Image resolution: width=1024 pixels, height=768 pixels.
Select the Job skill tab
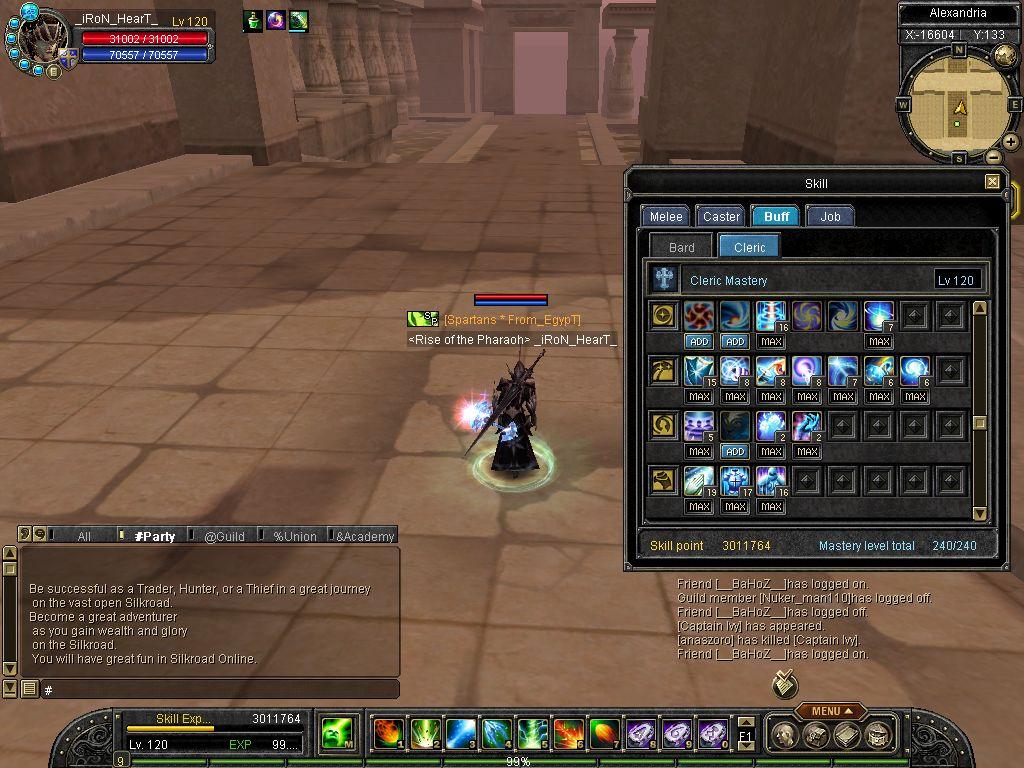(830, 216)
